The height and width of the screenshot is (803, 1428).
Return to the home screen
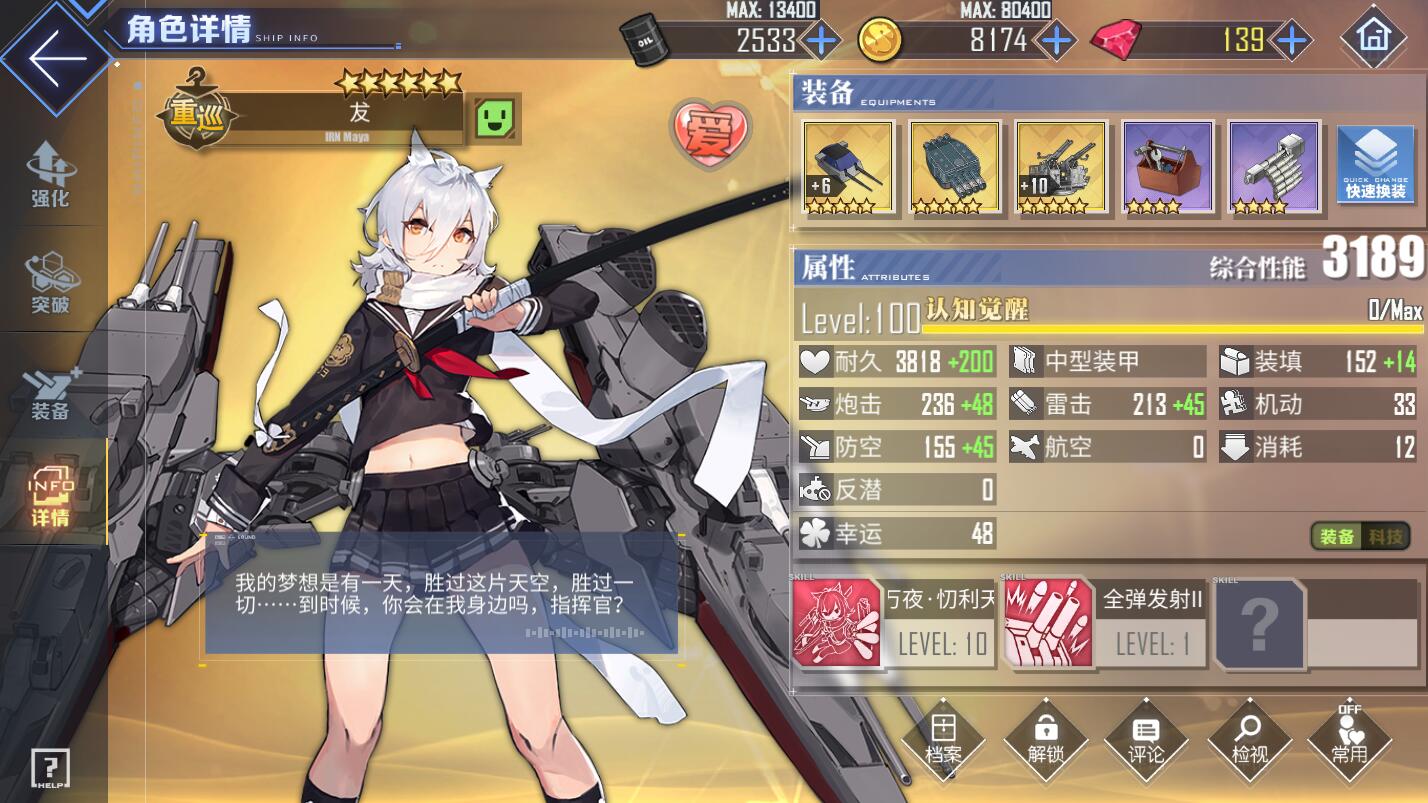coord(1373,37)
